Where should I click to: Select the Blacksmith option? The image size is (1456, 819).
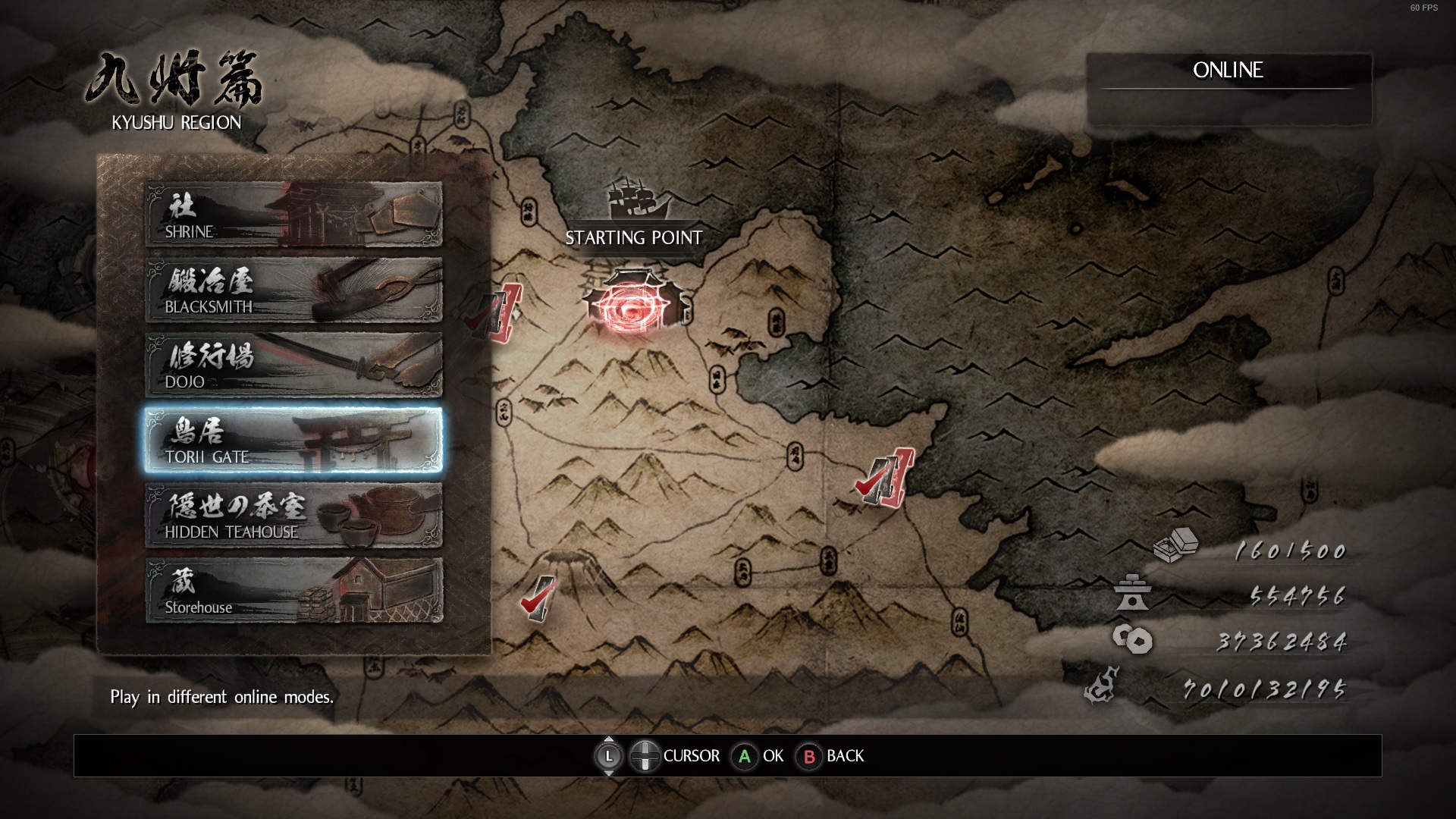pos(293,290)
